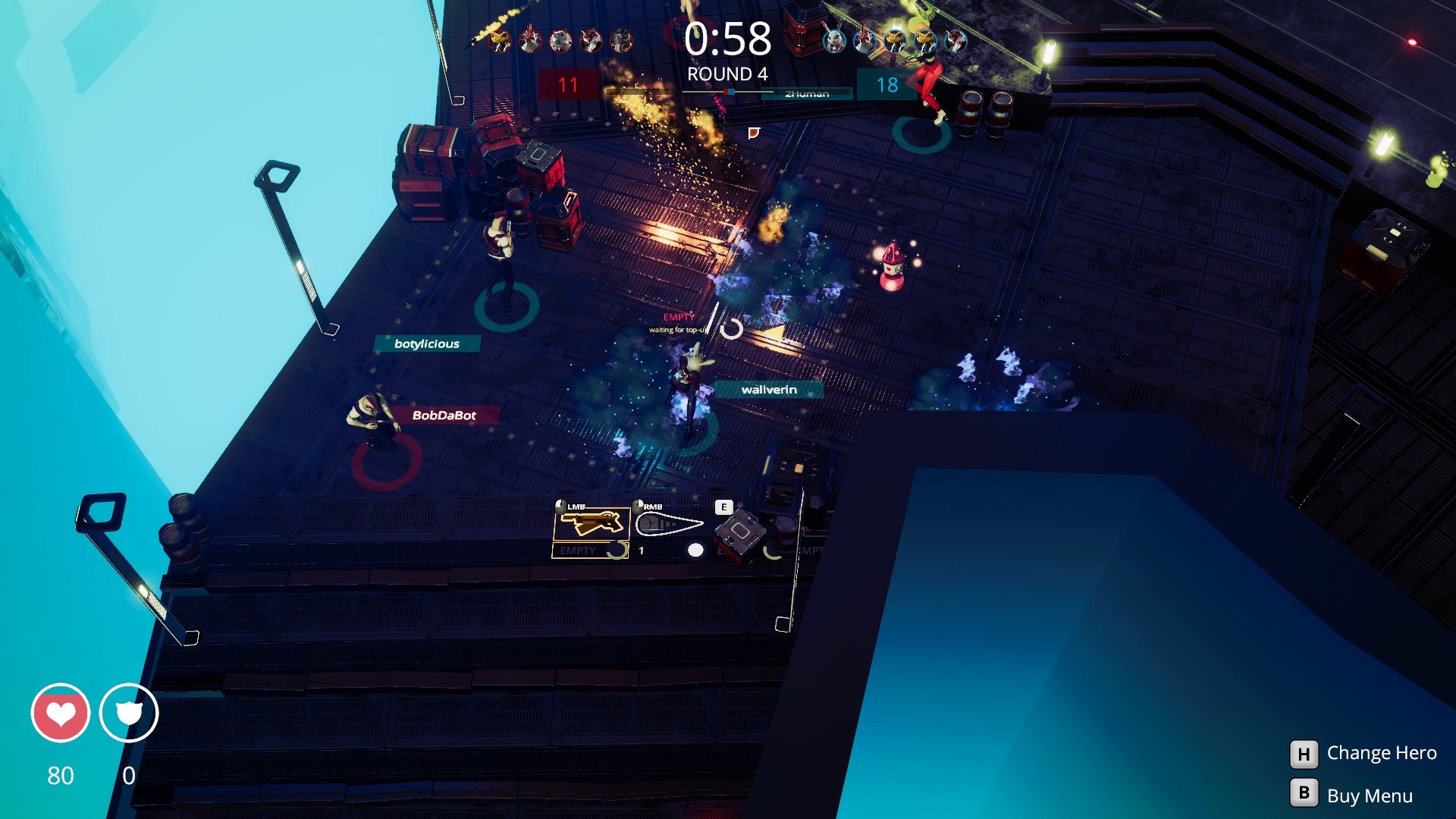Select the red team's fox hero portrait
Image resolution: width=1456 pixels, height=819 pixels.
pos(591,40)
